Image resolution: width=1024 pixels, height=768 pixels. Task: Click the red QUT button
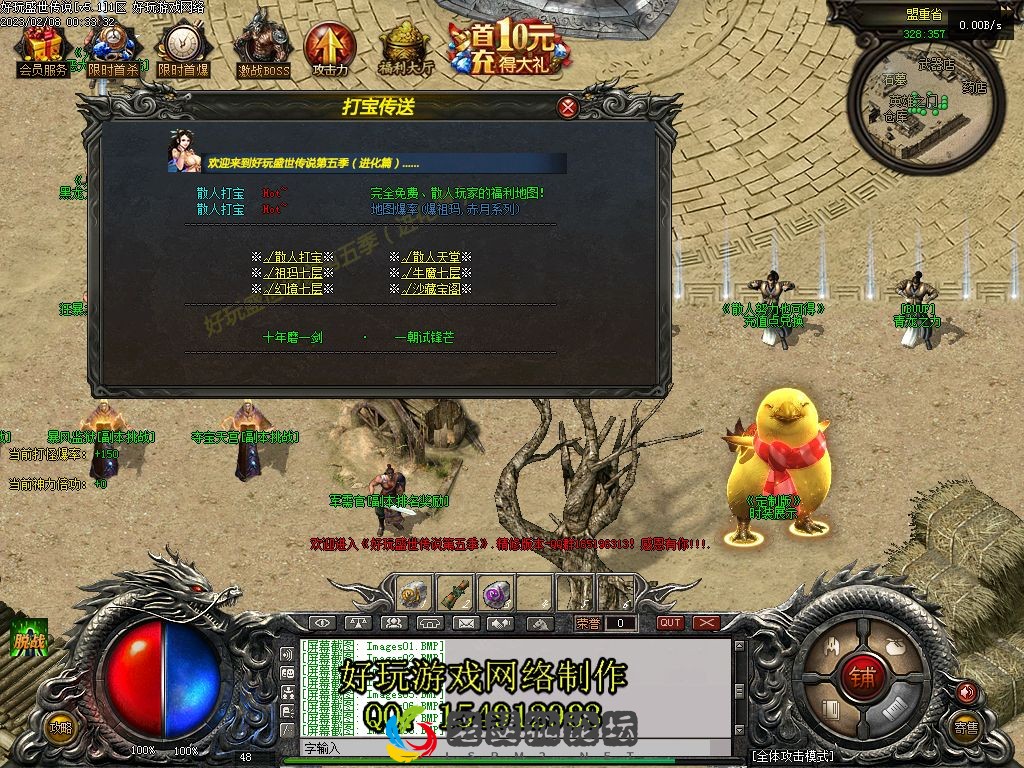pyautogui.click(x=670, y=623)
